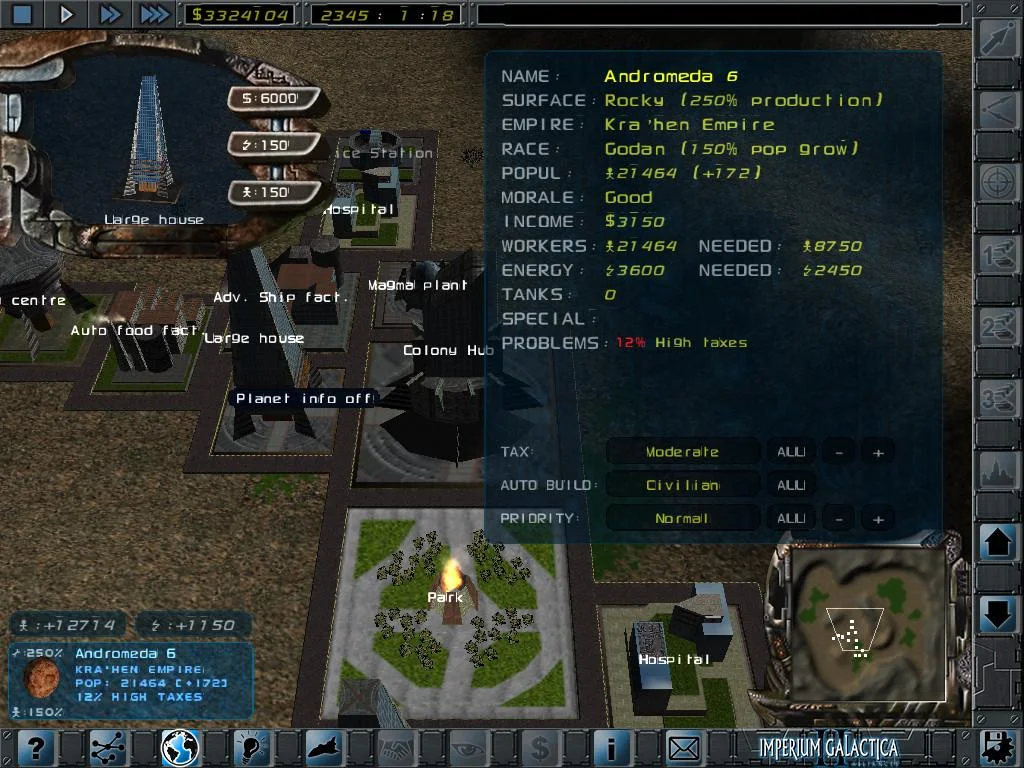Open the information 'i' screen
The height and width of the screenshot is (768, 1024).
pos(612,747)
